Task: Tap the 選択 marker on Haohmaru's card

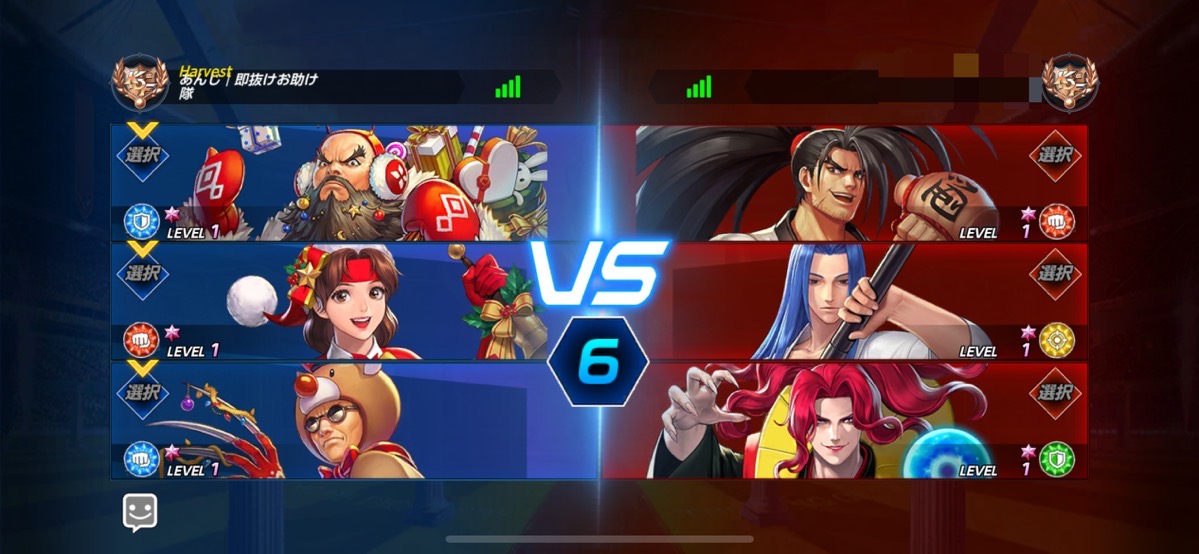Action: (x=1056, y=155)
